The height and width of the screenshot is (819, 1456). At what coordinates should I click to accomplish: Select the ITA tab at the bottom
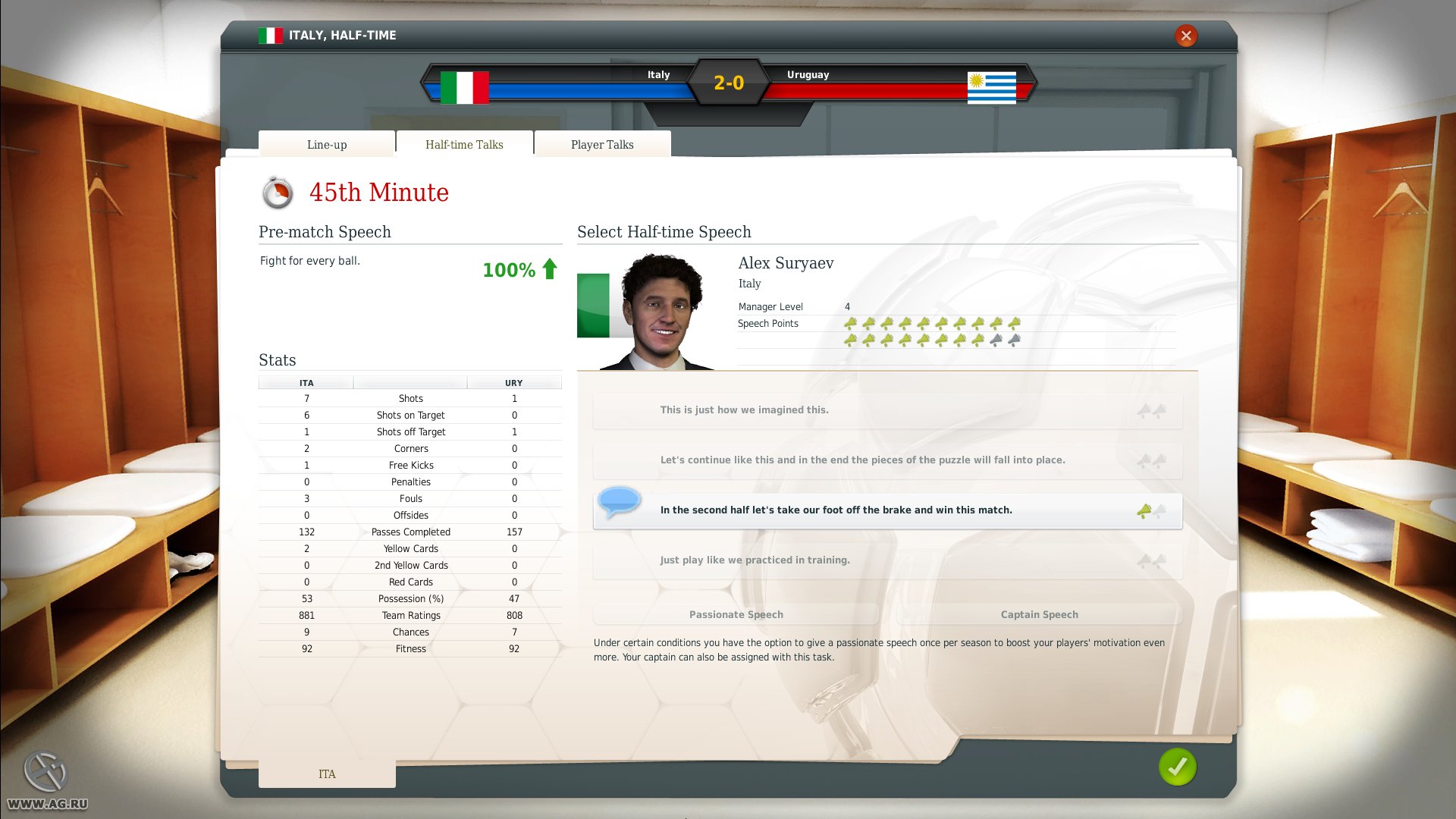point(326,773)
